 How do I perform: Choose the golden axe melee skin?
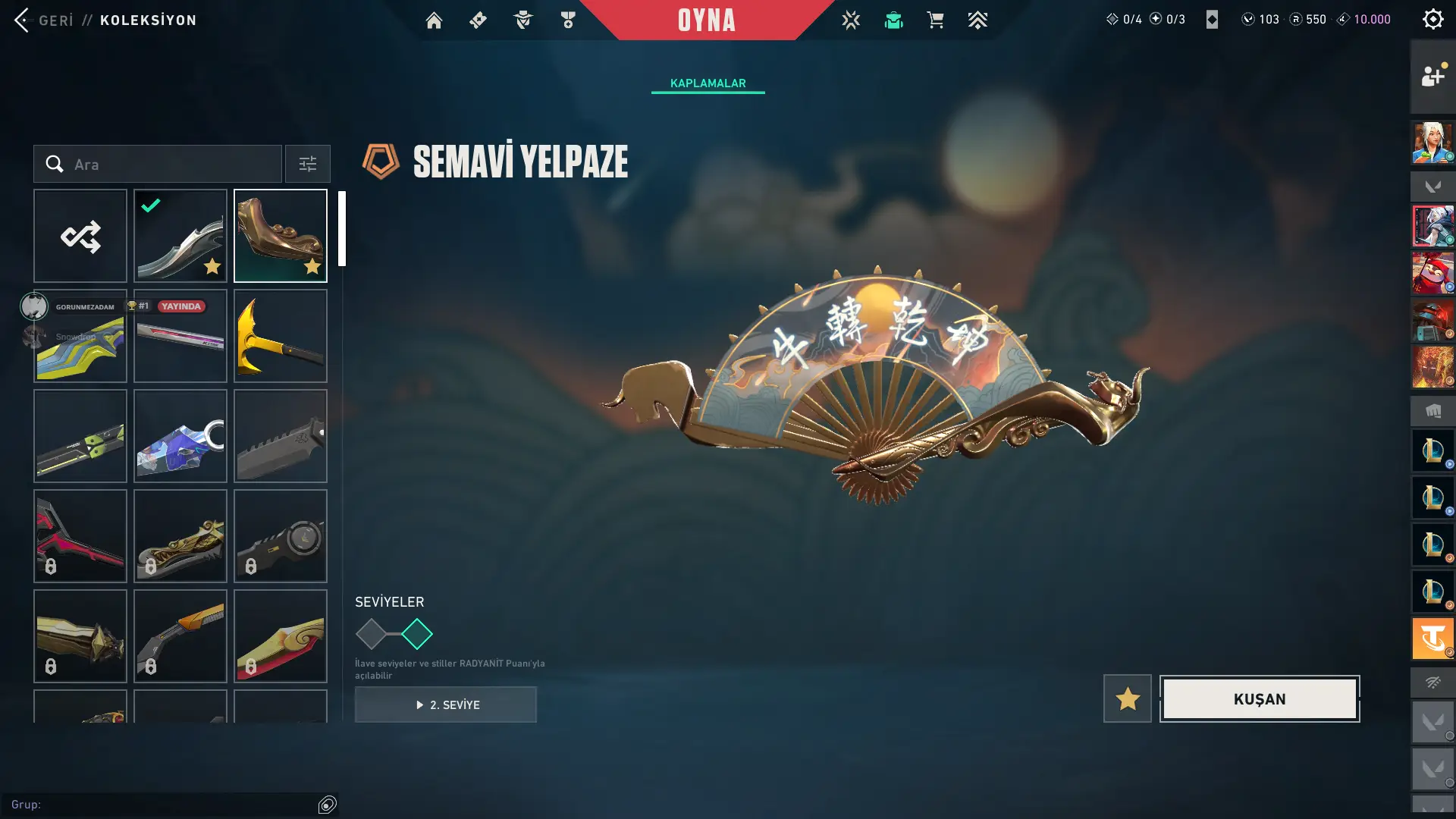point(281,336)
